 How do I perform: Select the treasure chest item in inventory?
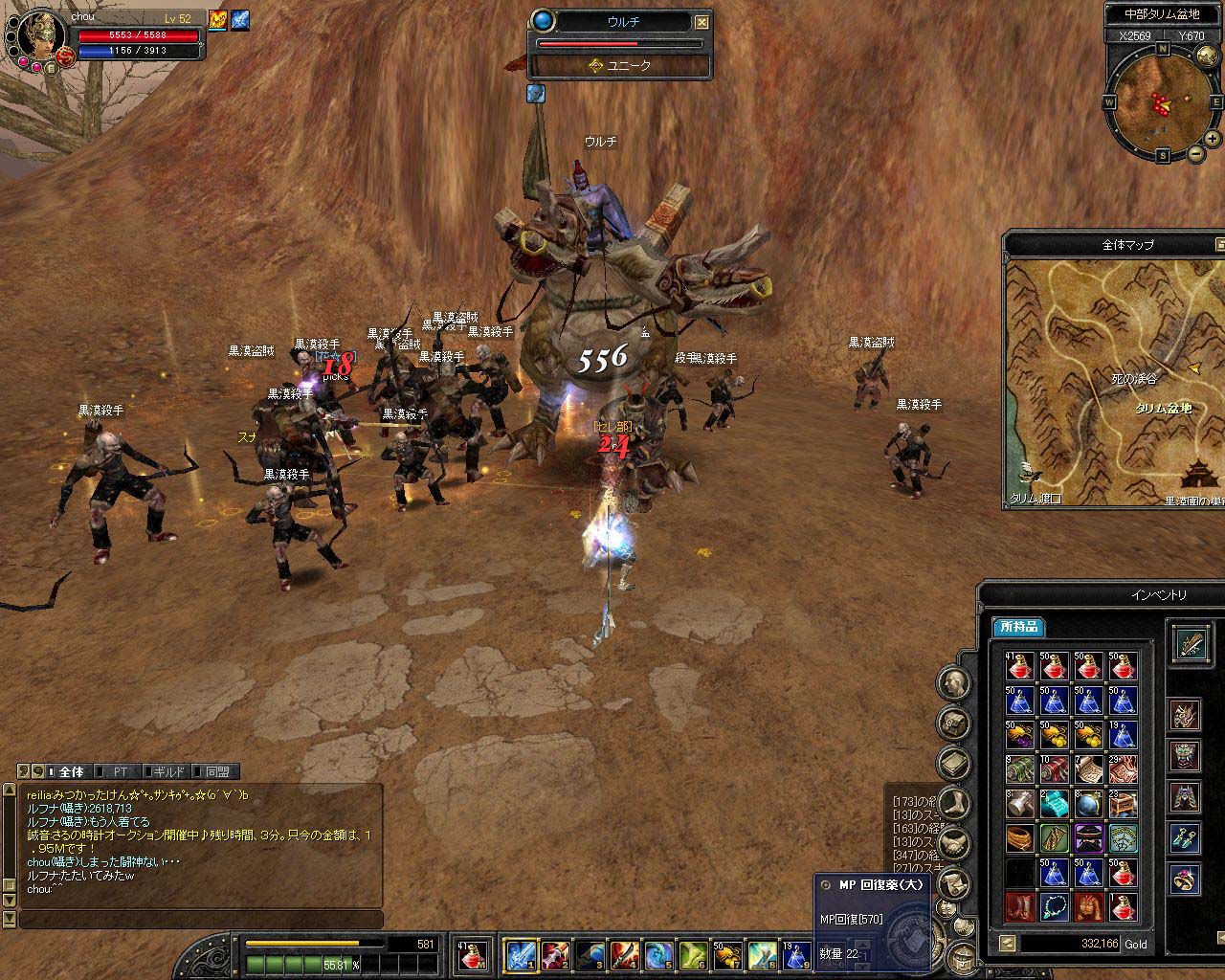pos(1124,803)
